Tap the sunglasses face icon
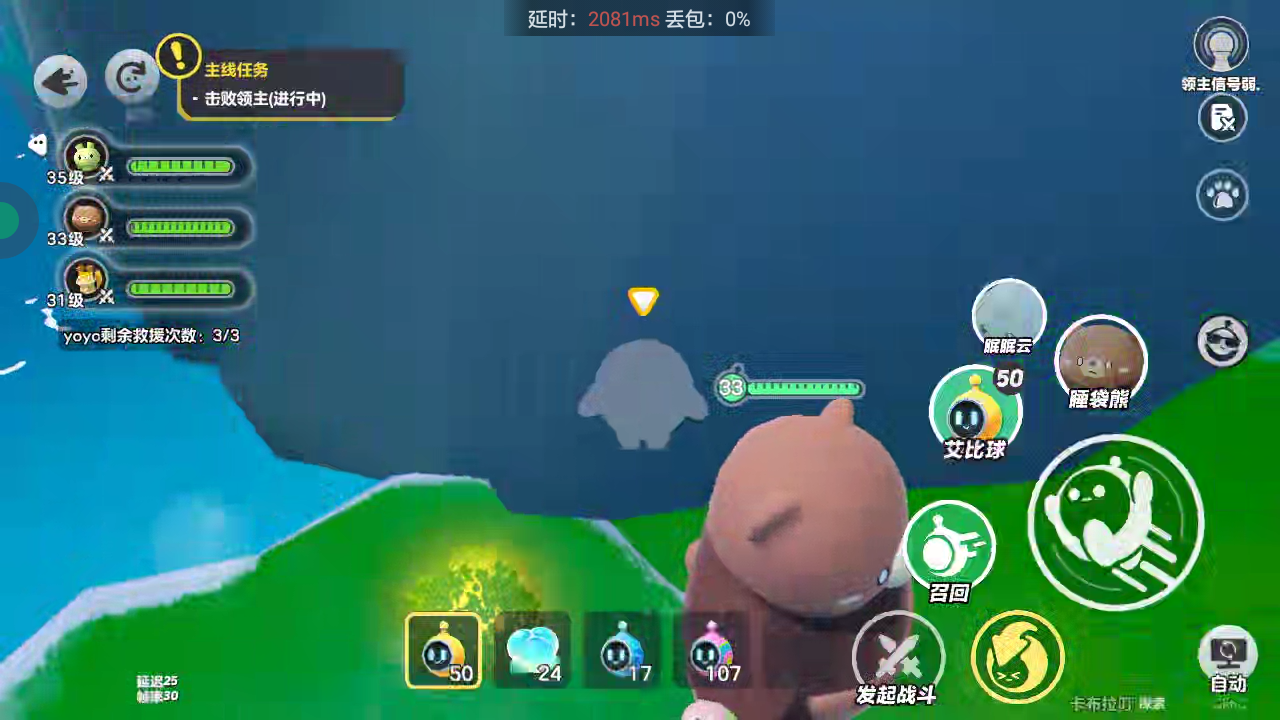This screenshot has height=720, width=1280. coord(1223,341)
